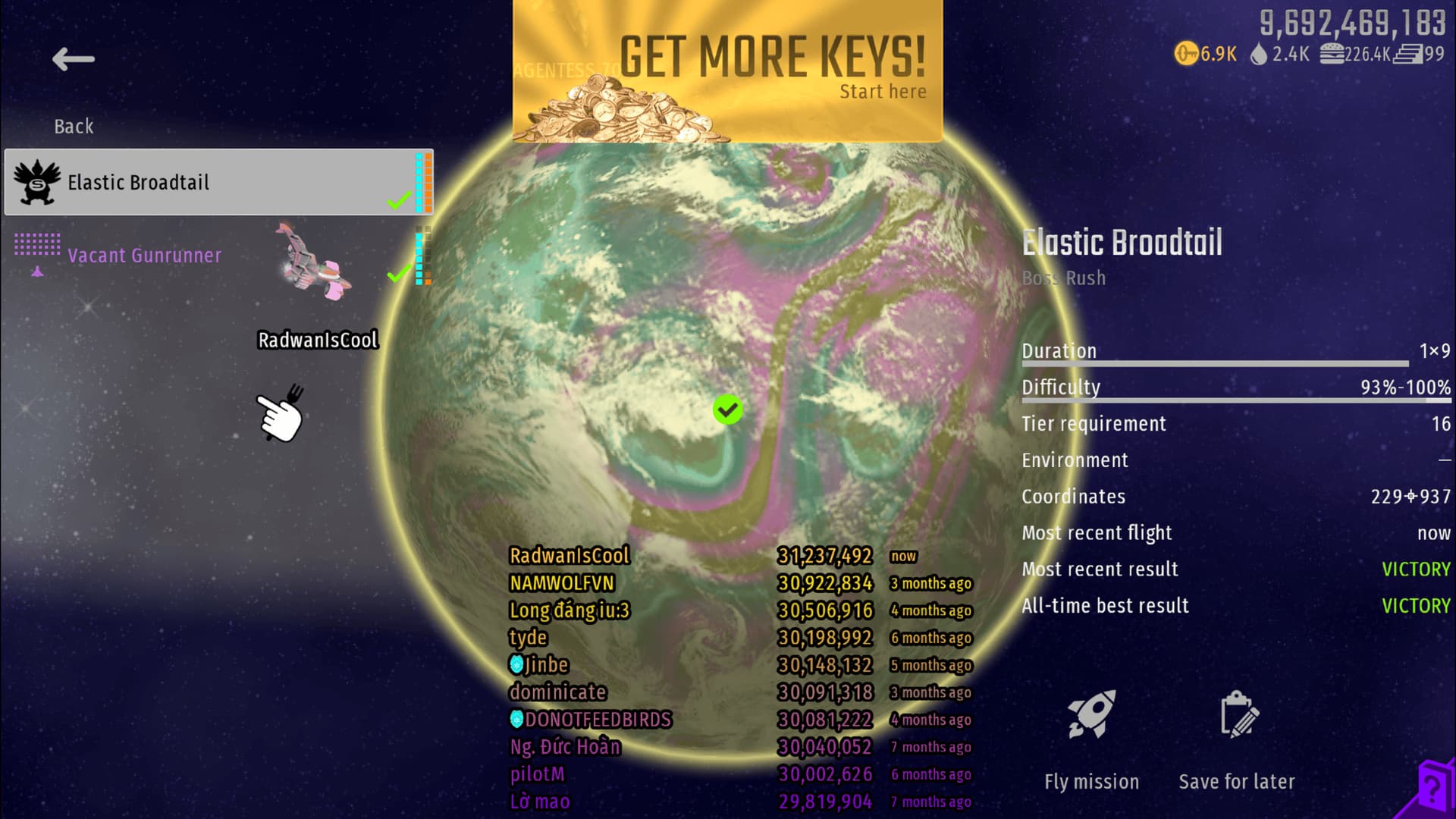Choose the Vacant Gunrunner entry
The height and width of the screenshot is (819, 1456).
click(144, 256)
